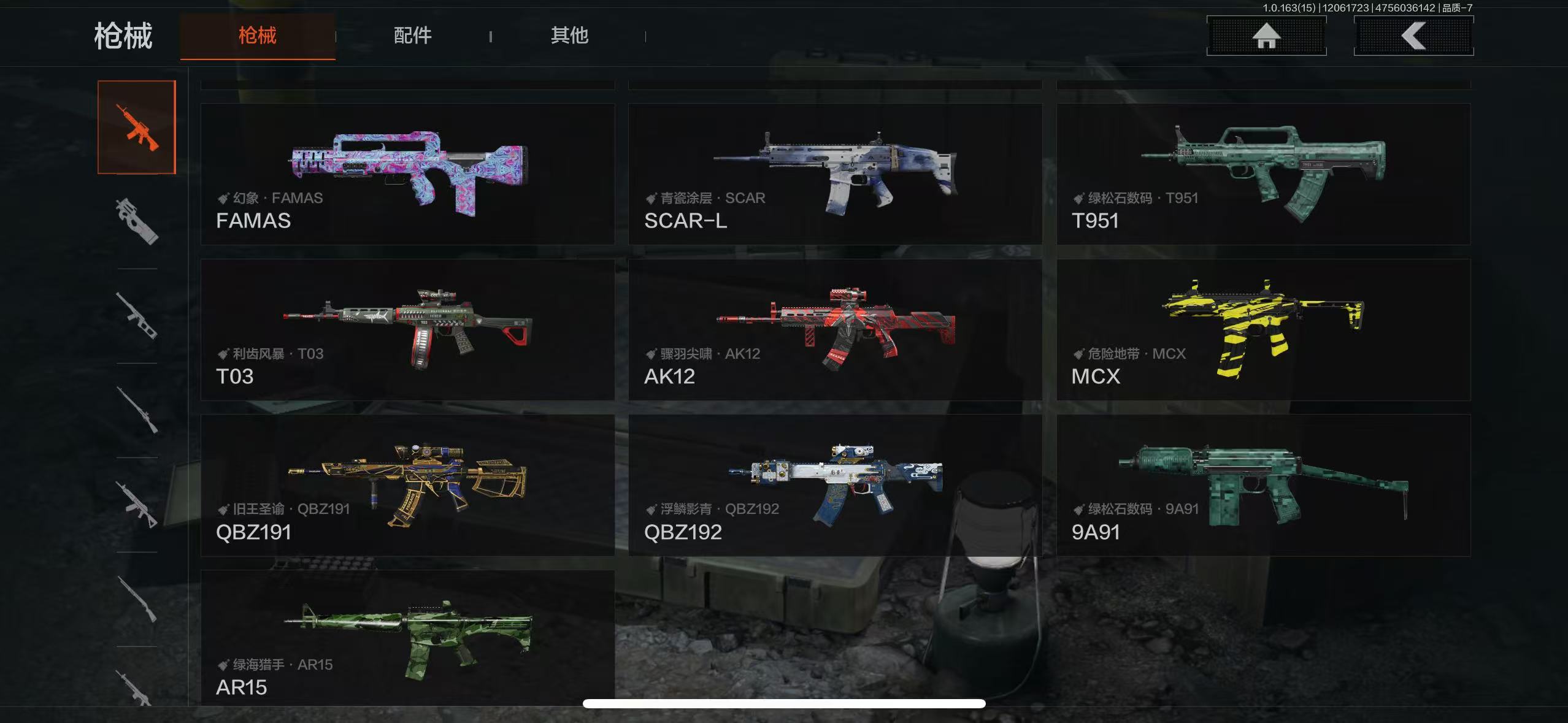Go to the home screen
This screenshot has width=1568, height=723.
coord(1266,36)
